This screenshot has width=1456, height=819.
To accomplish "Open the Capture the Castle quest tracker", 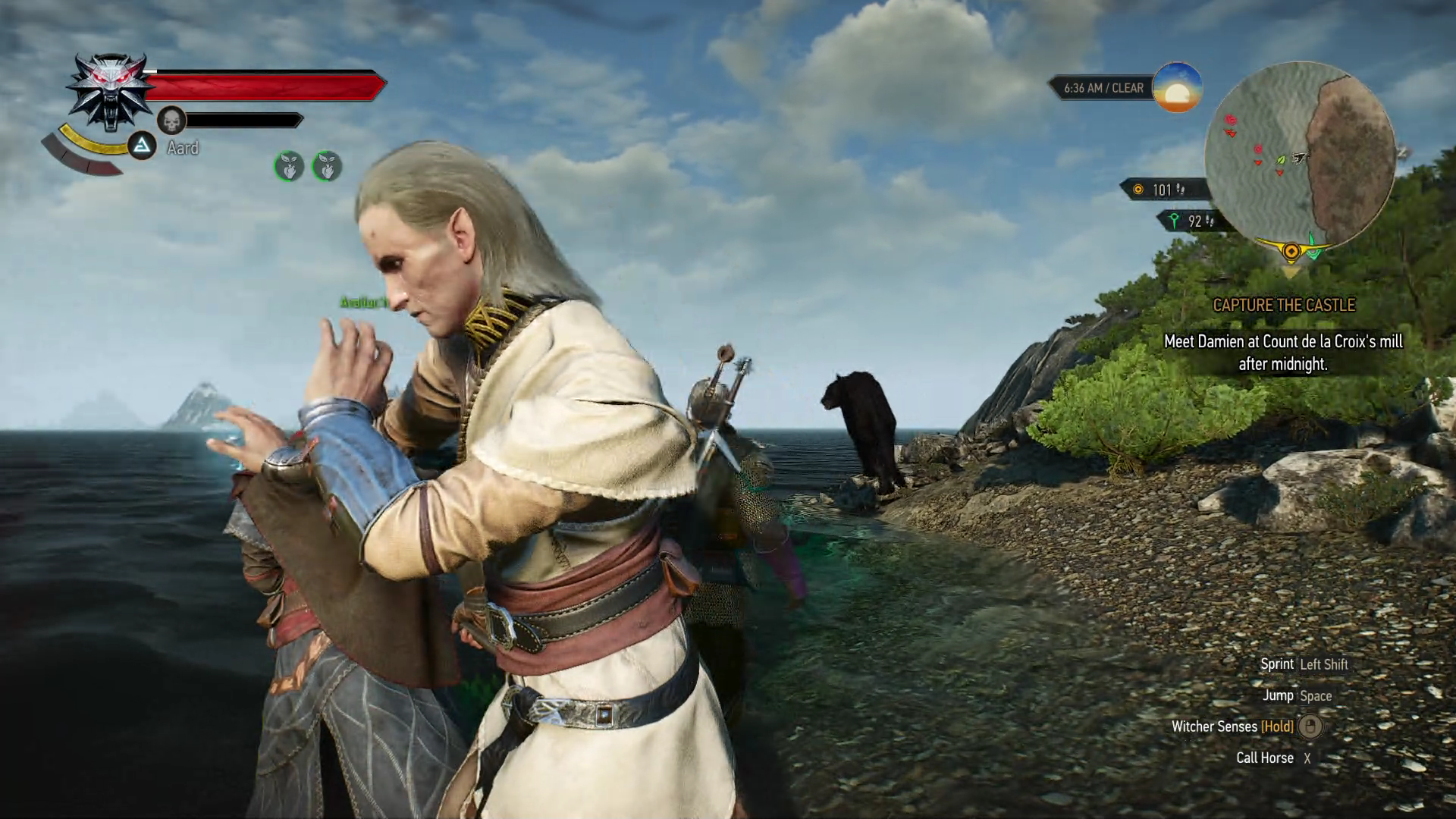I will coord(1283,305).
